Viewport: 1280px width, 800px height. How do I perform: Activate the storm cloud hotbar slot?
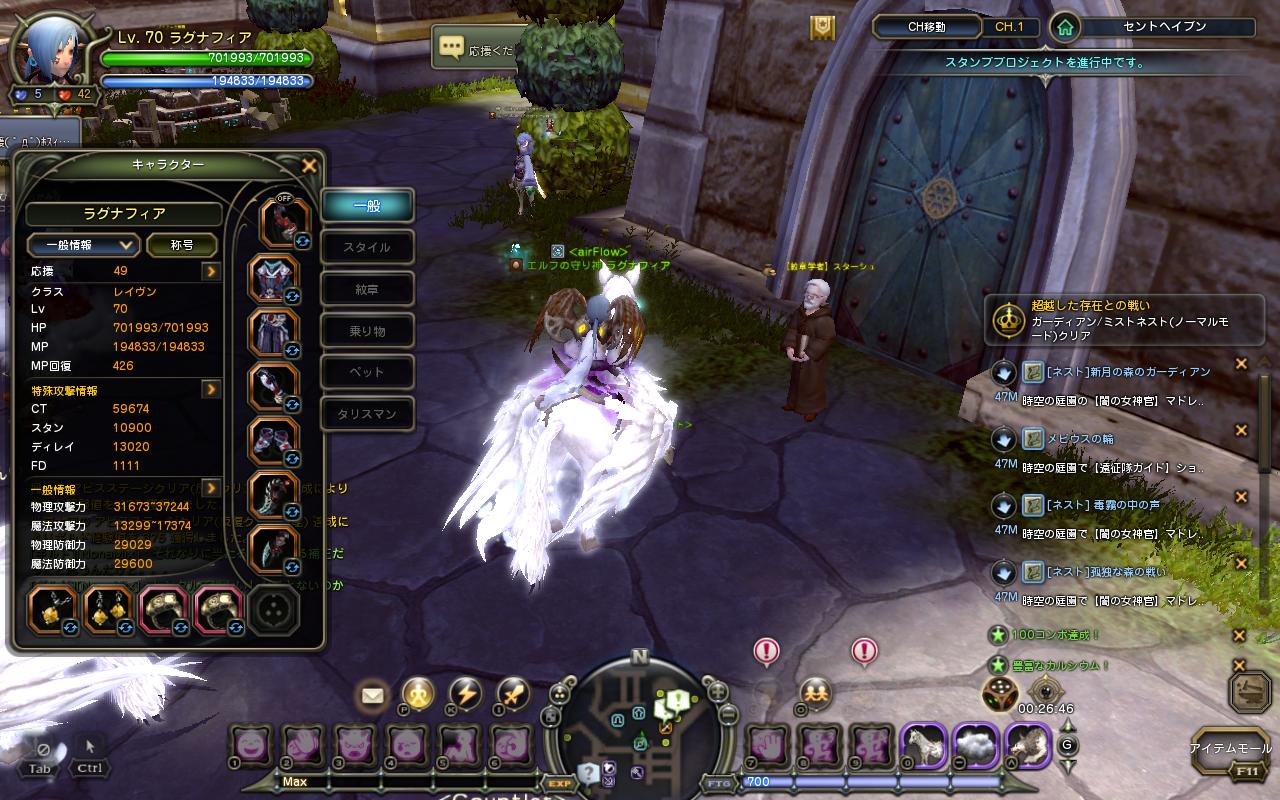point(974,745)
